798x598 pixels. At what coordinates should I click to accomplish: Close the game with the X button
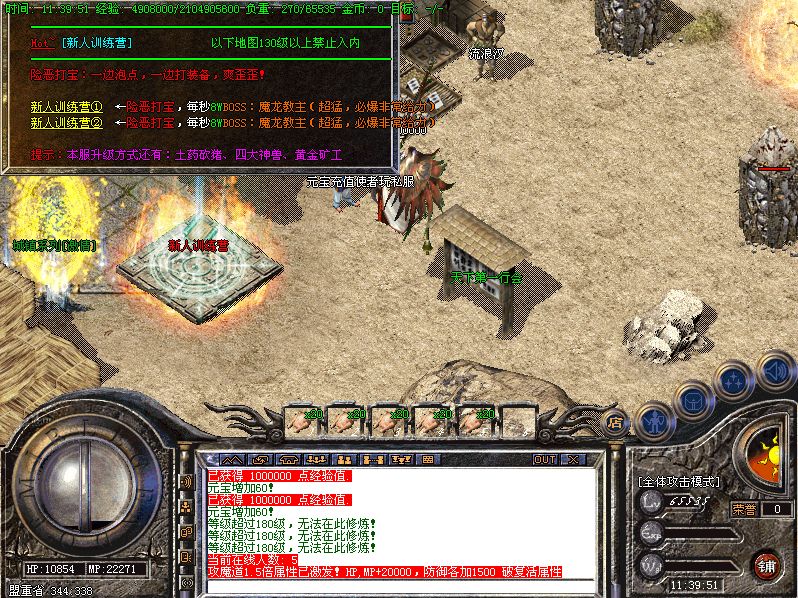coord(573,459)
